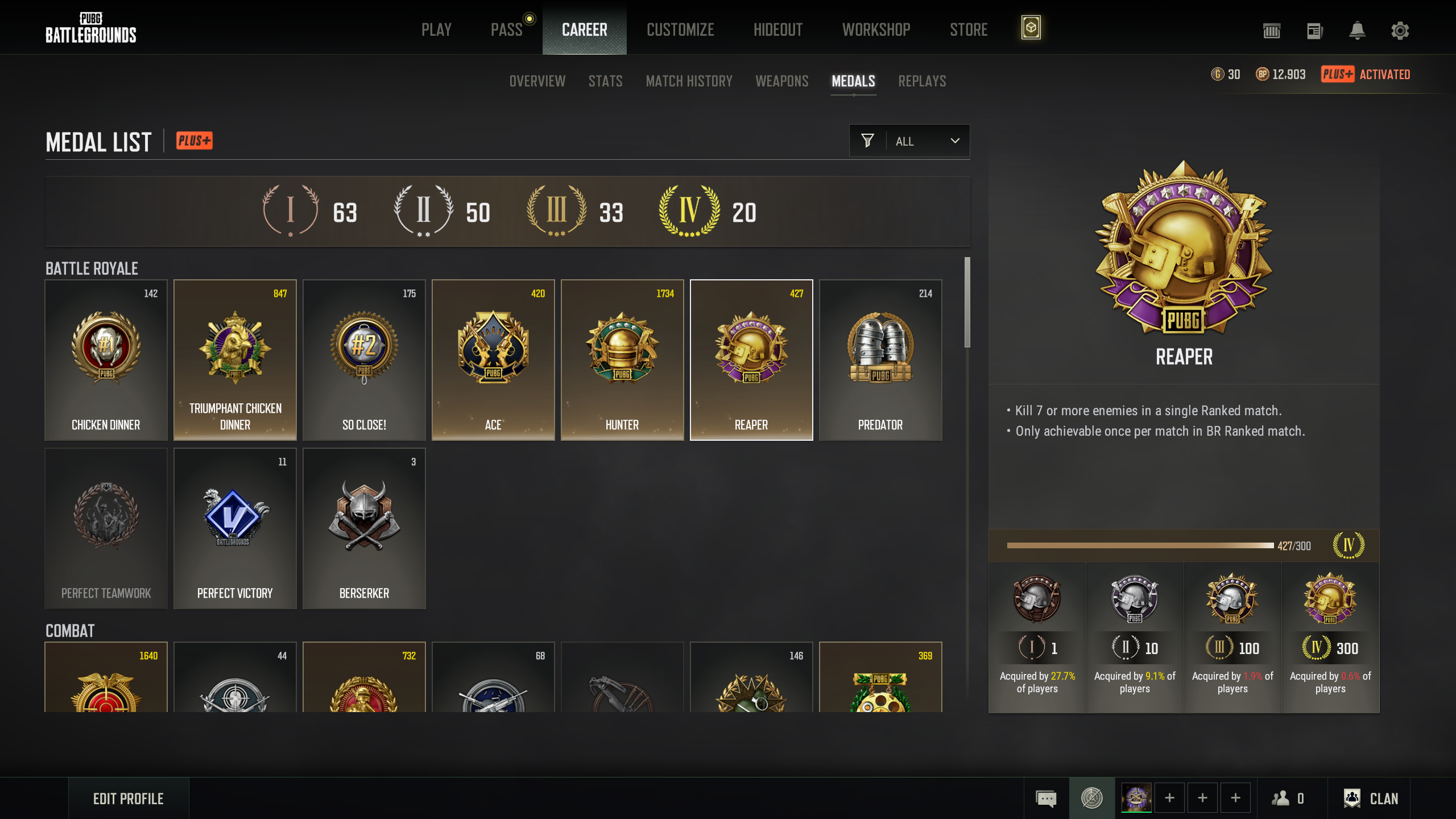
Task: Select the Hunter medal tile
Action: point(622,360)
